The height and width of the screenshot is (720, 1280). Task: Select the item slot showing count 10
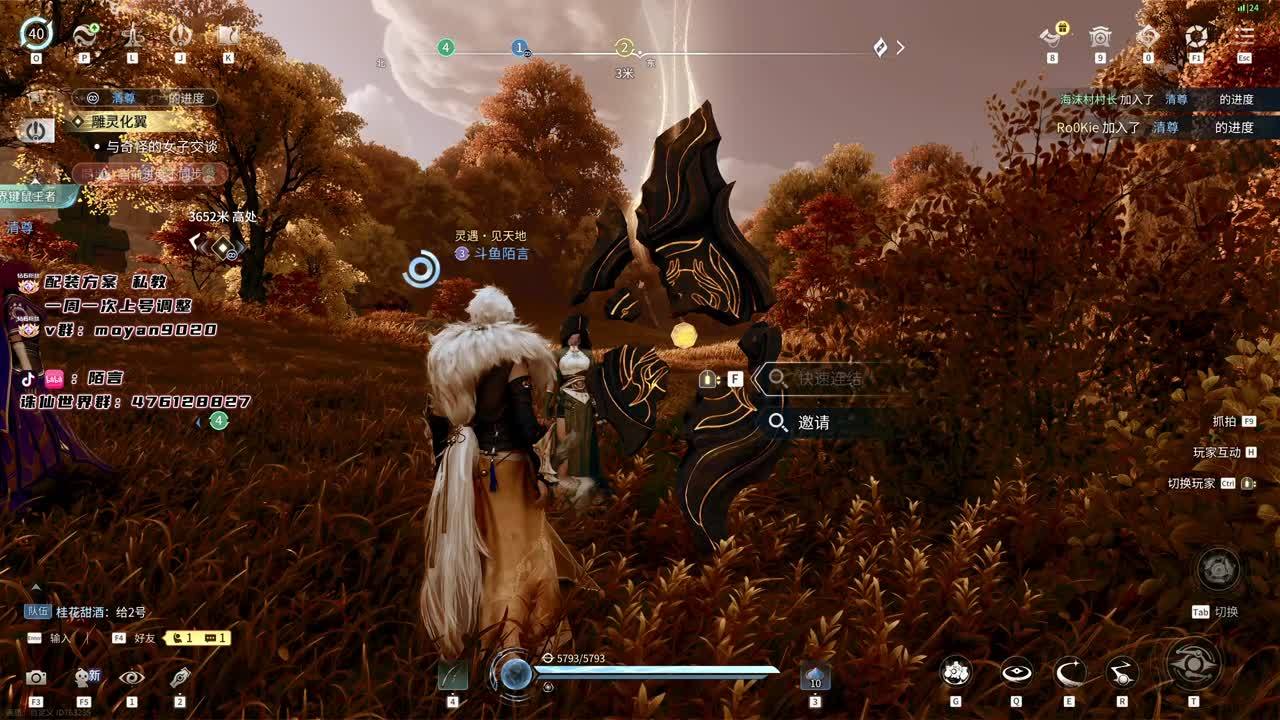[815, 677]
